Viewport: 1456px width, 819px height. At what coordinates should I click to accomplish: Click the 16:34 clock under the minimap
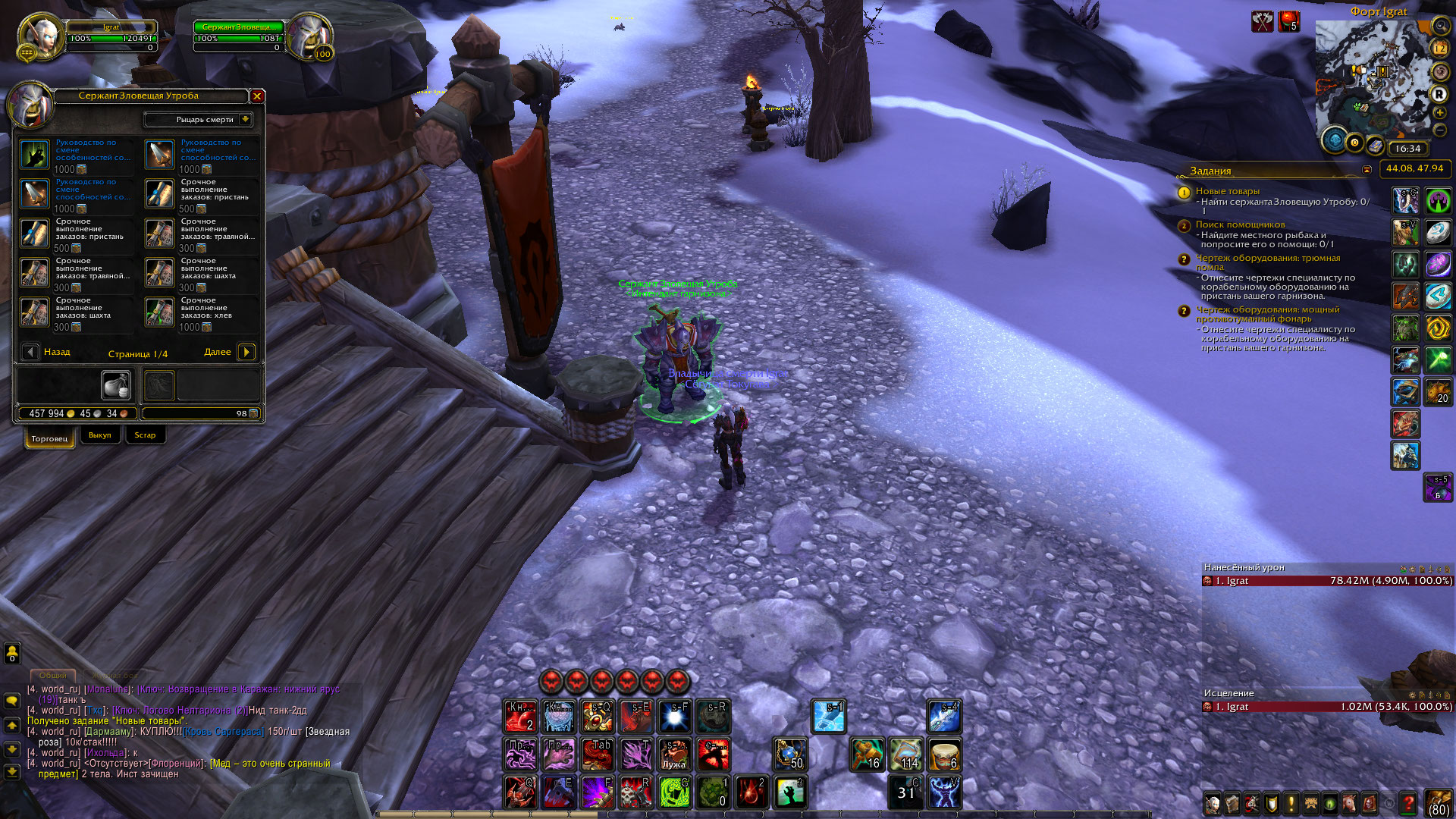coord(1407,149)
